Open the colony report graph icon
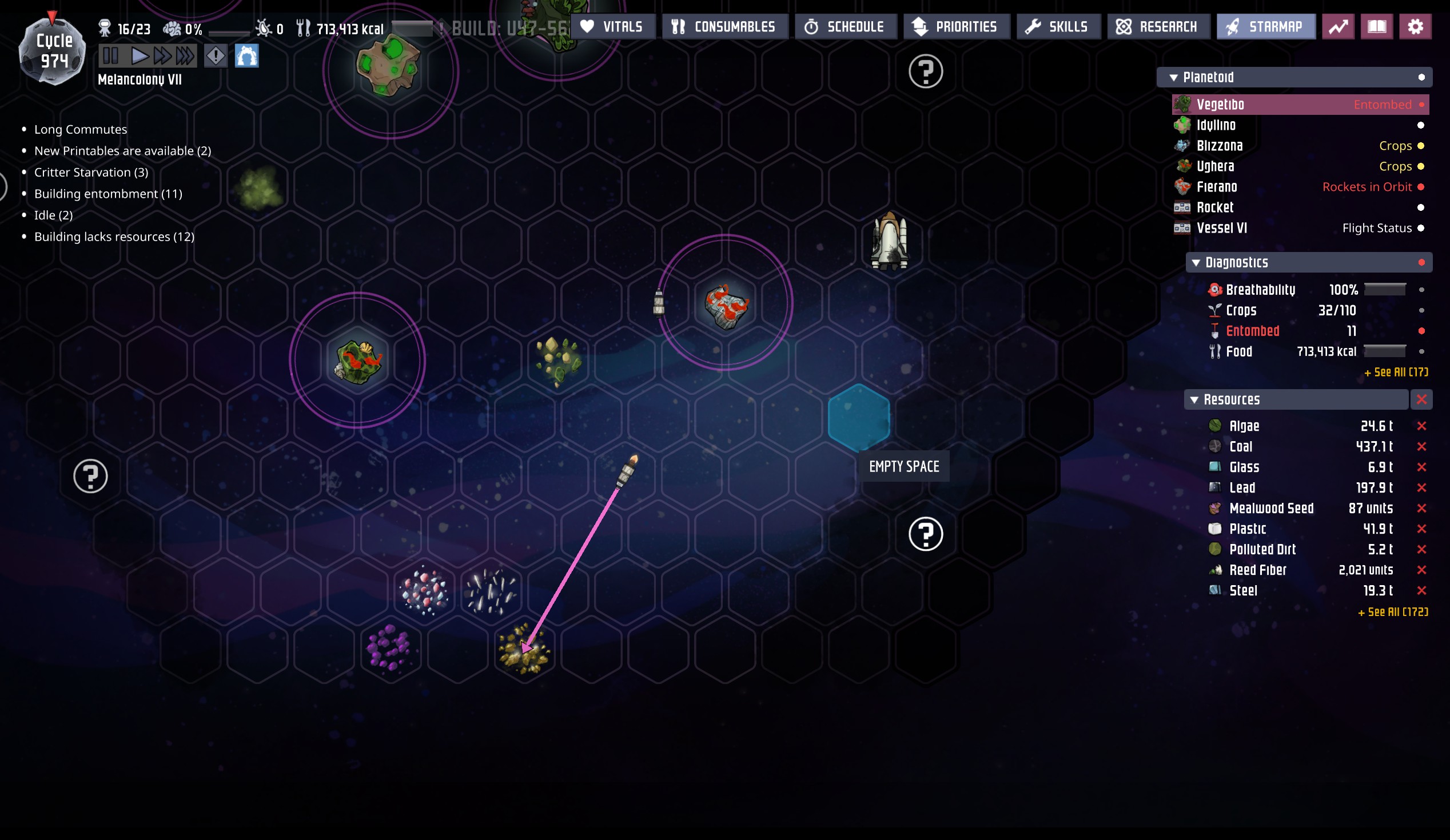1450x840 pixels. [x=1338, y=26]
